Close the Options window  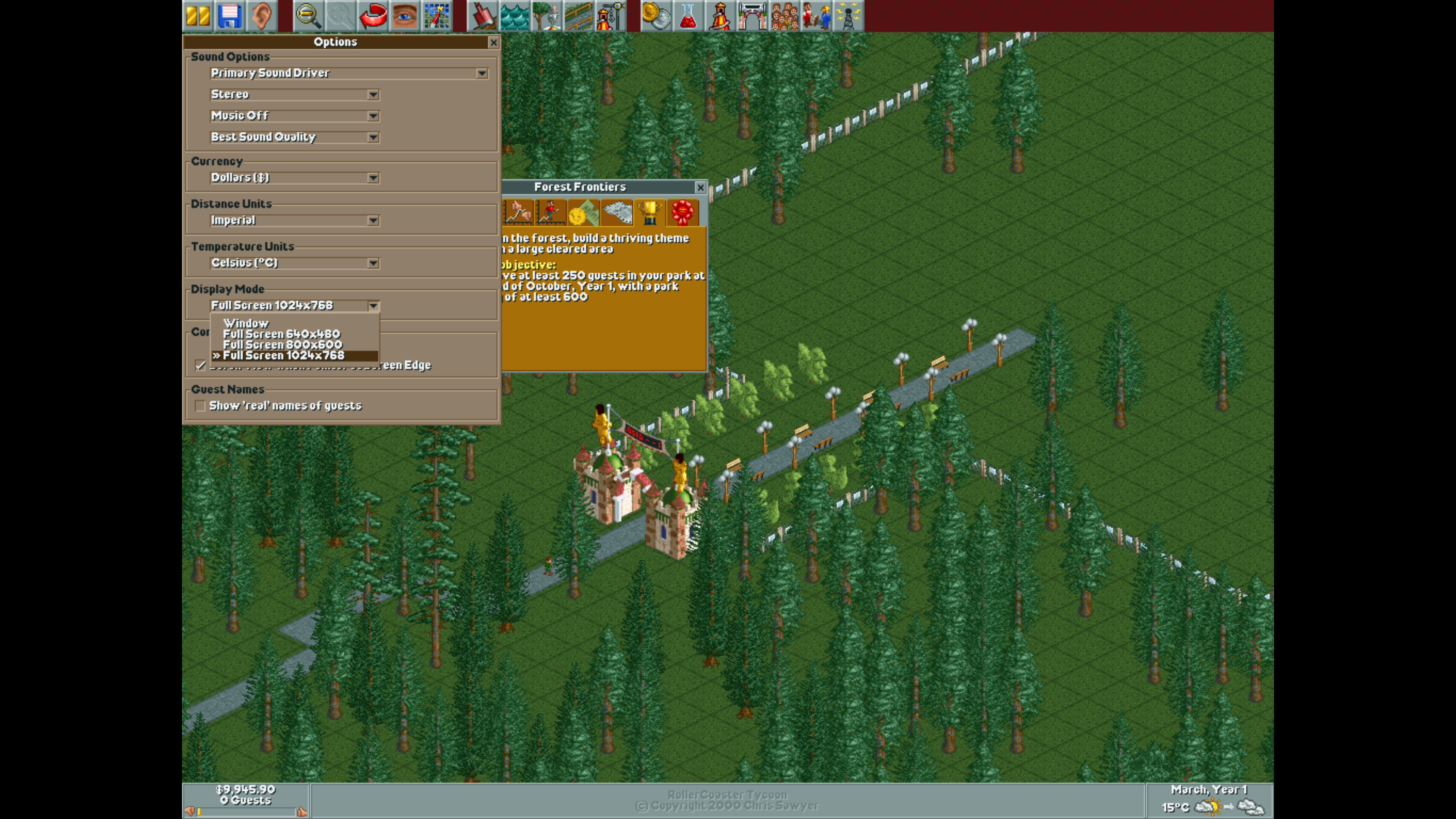(493, 42)
